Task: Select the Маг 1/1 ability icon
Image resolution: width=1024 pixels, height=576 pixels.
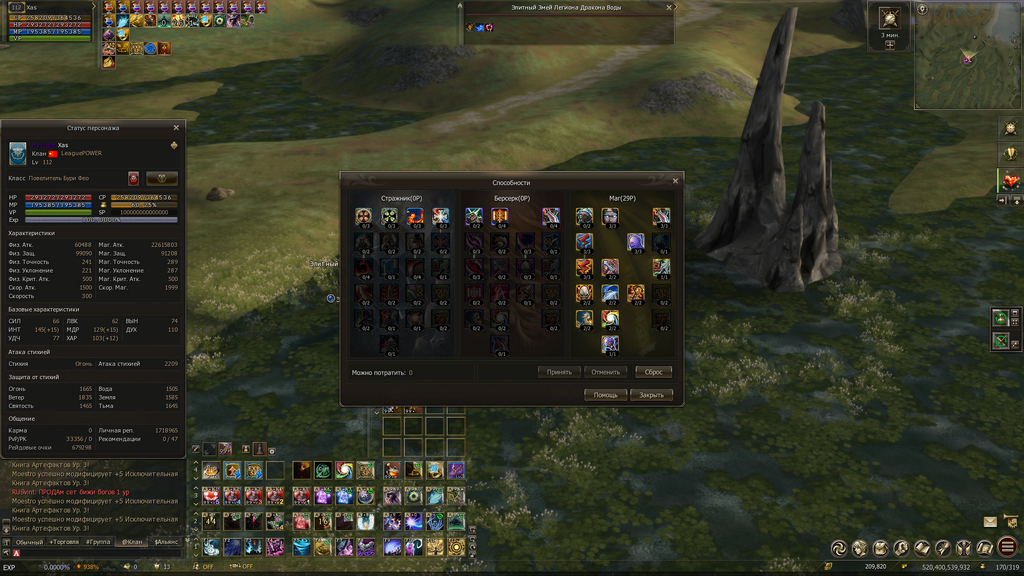Action: 610,345
